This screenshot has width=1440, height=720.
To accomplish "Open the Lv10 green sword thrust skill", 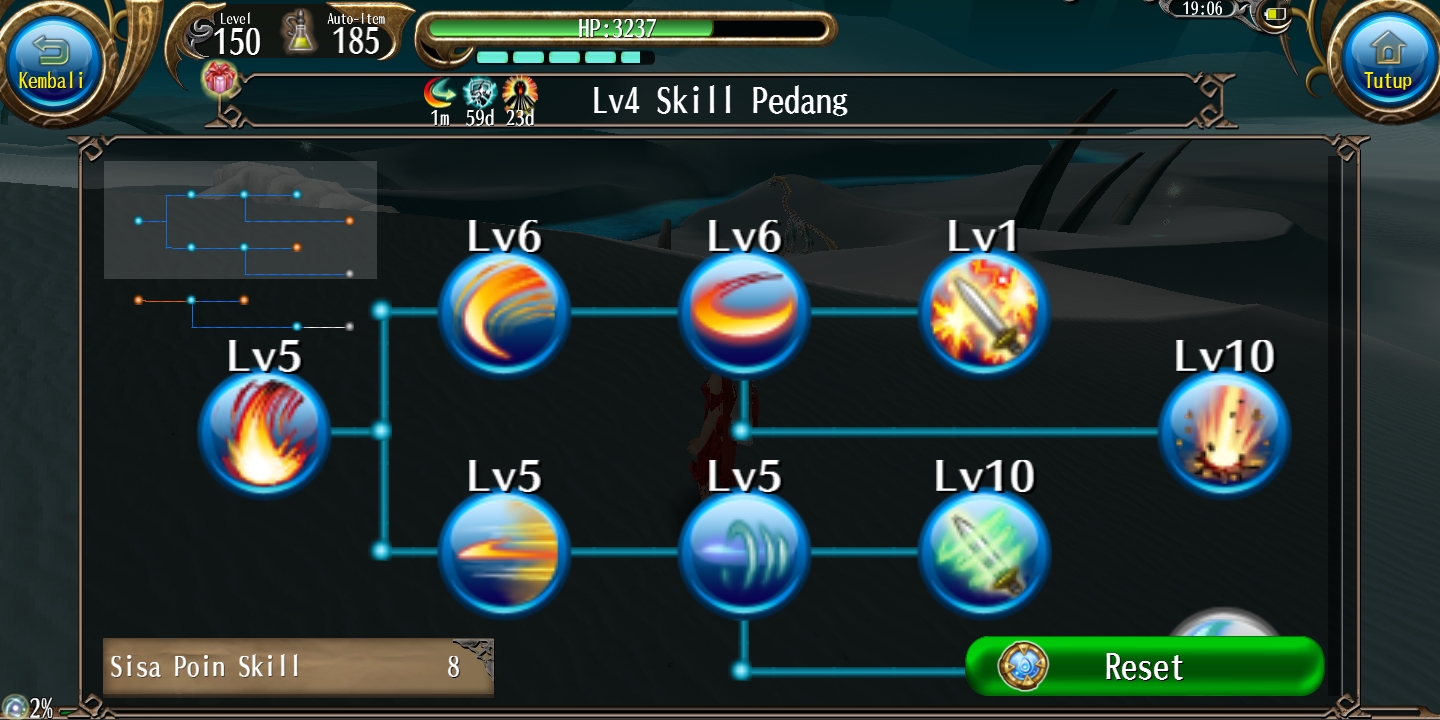I will pos(984,551).
